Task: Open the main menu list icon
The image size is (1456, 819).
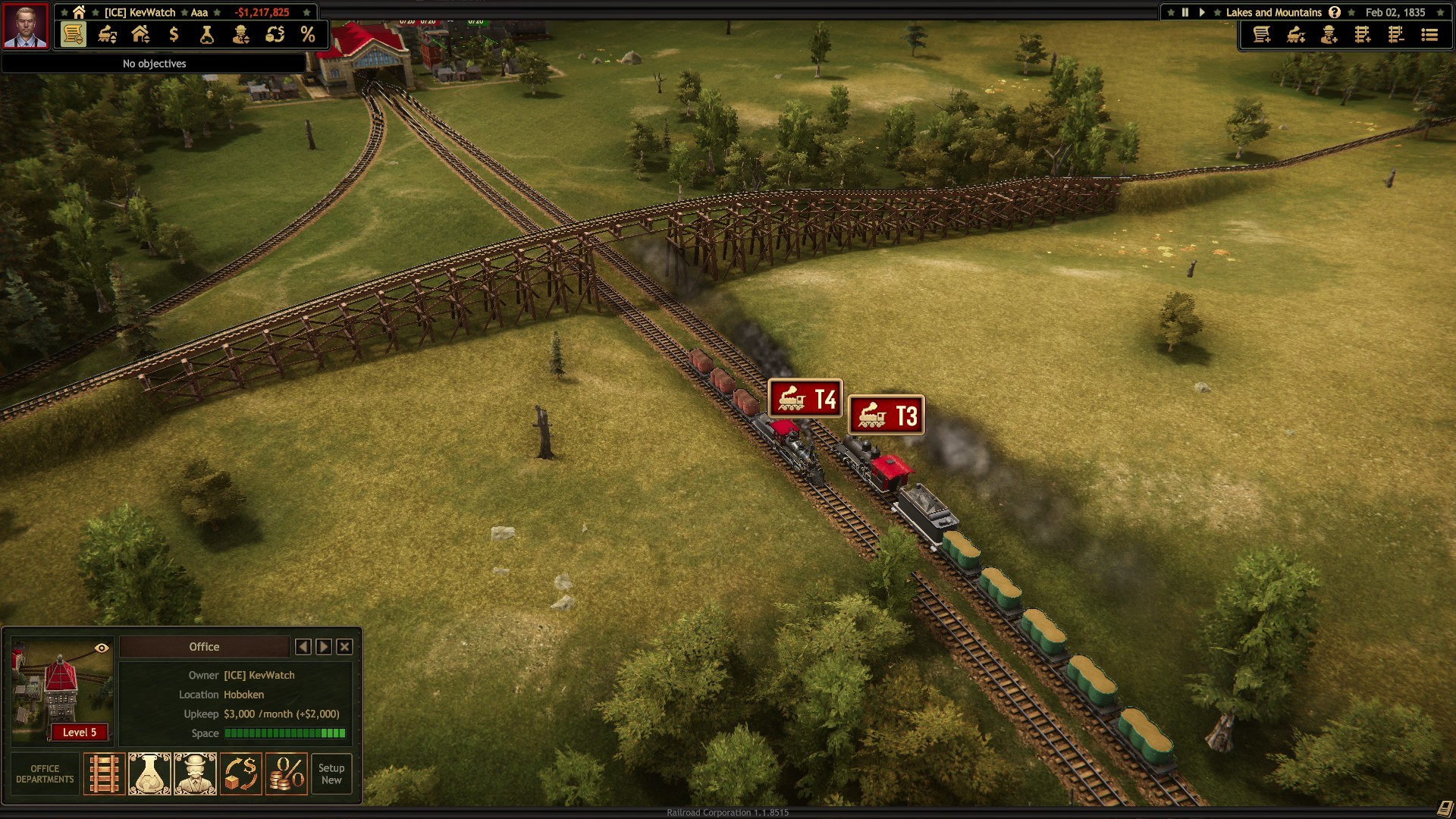Action: (1429, 35)
